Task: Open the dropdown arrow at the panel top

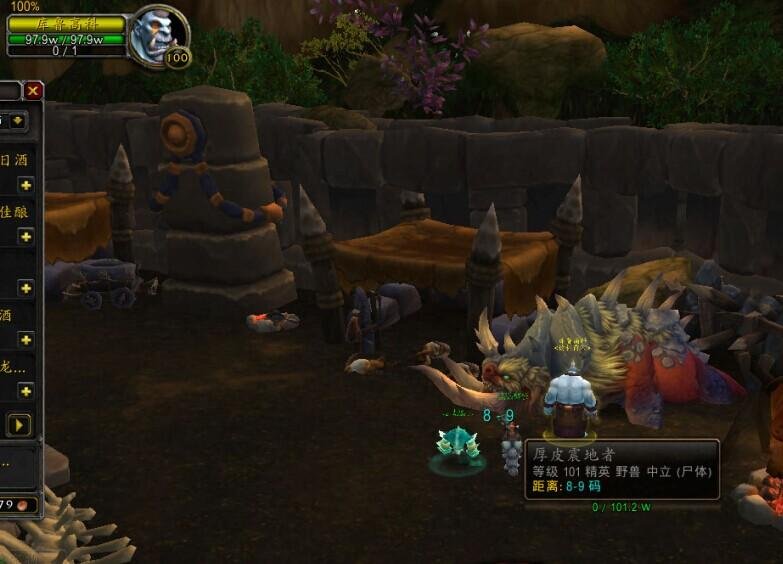Action: [x=20, y=121]
